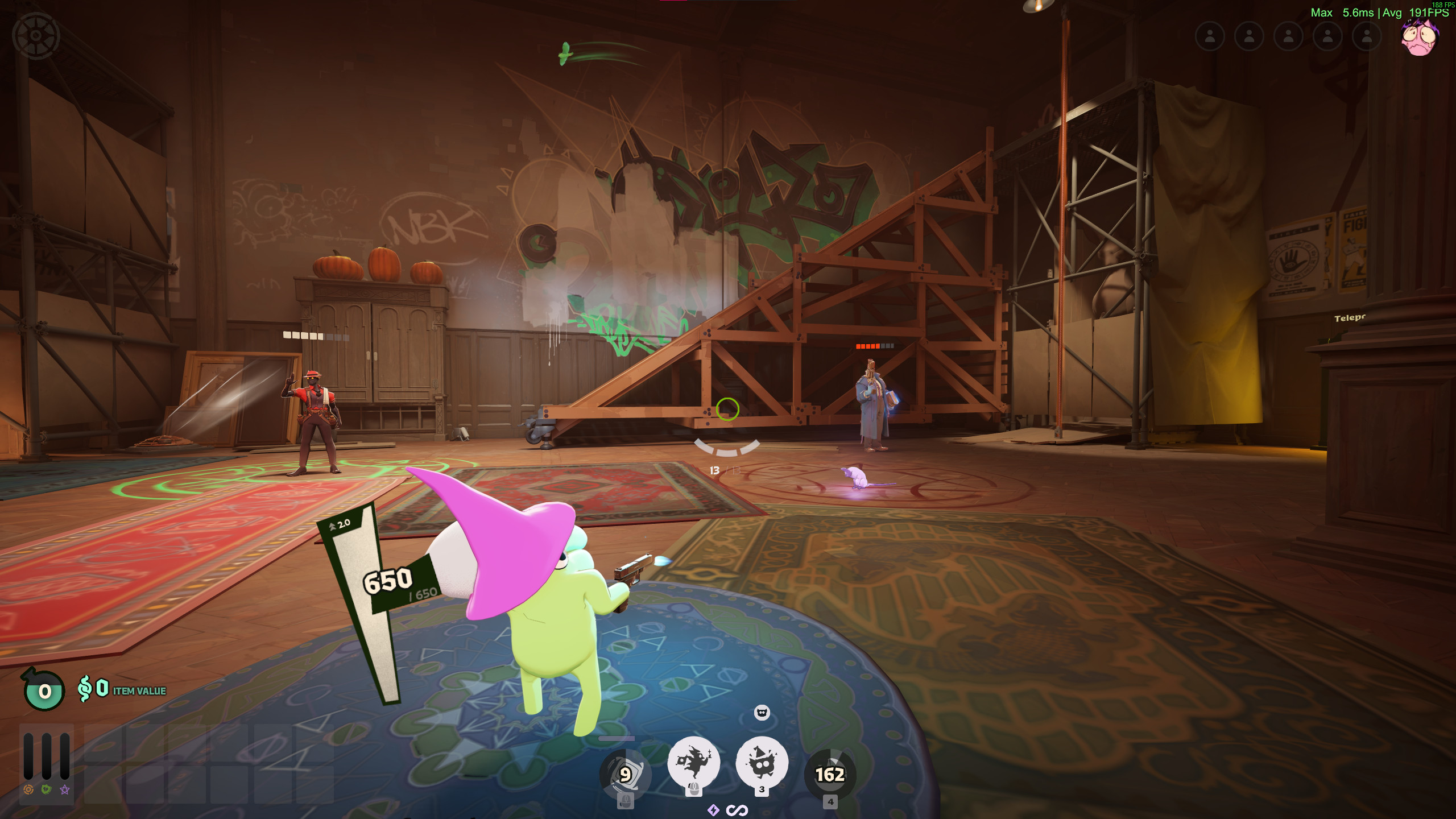
Task: Click the small owl face status icon
Action: (x=762, y=713)
